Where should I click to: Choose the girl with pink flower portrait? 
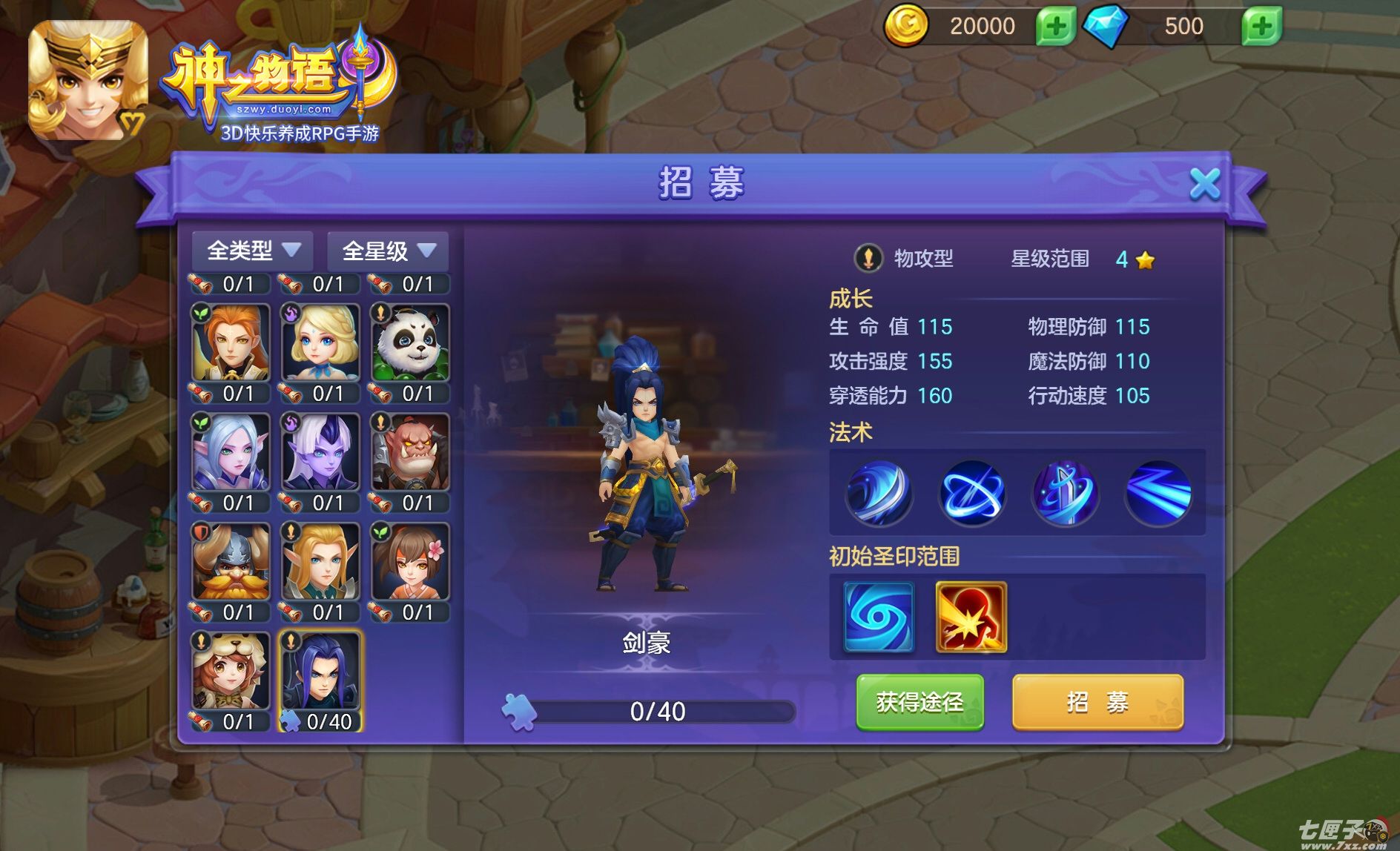(410, 562)
